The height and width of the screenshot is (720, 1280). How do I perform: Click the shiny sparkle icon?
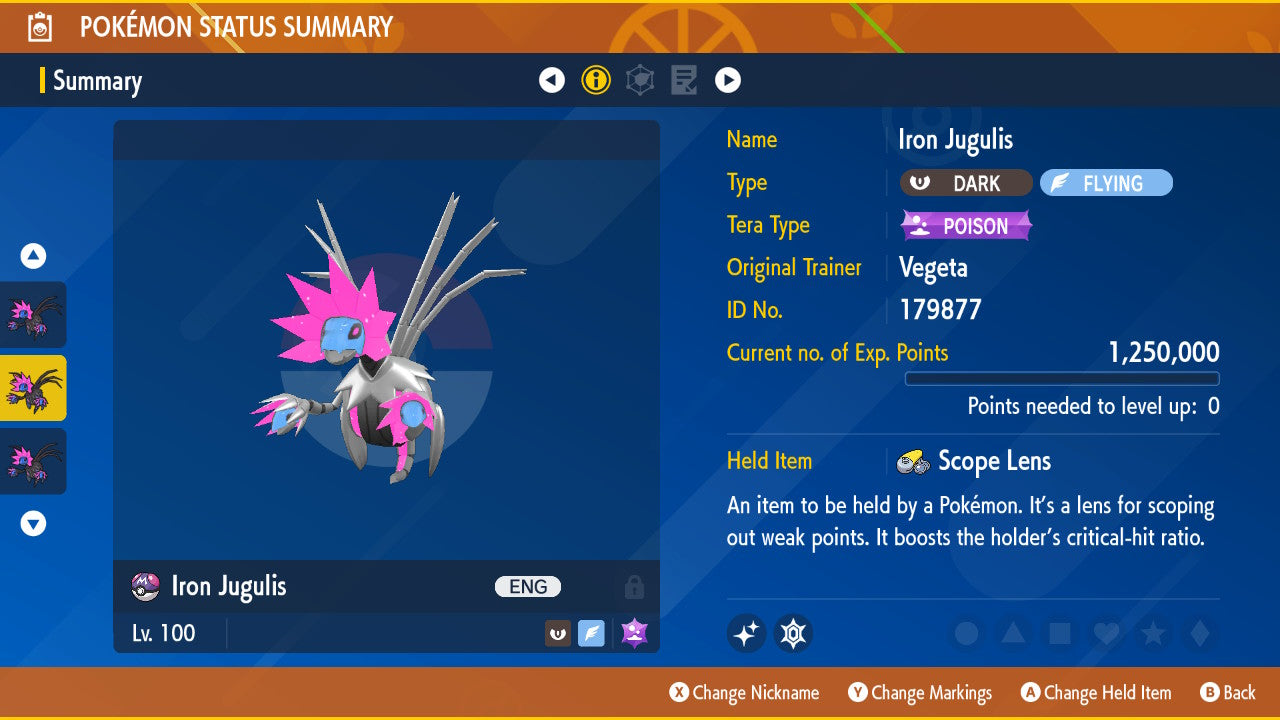746,633
